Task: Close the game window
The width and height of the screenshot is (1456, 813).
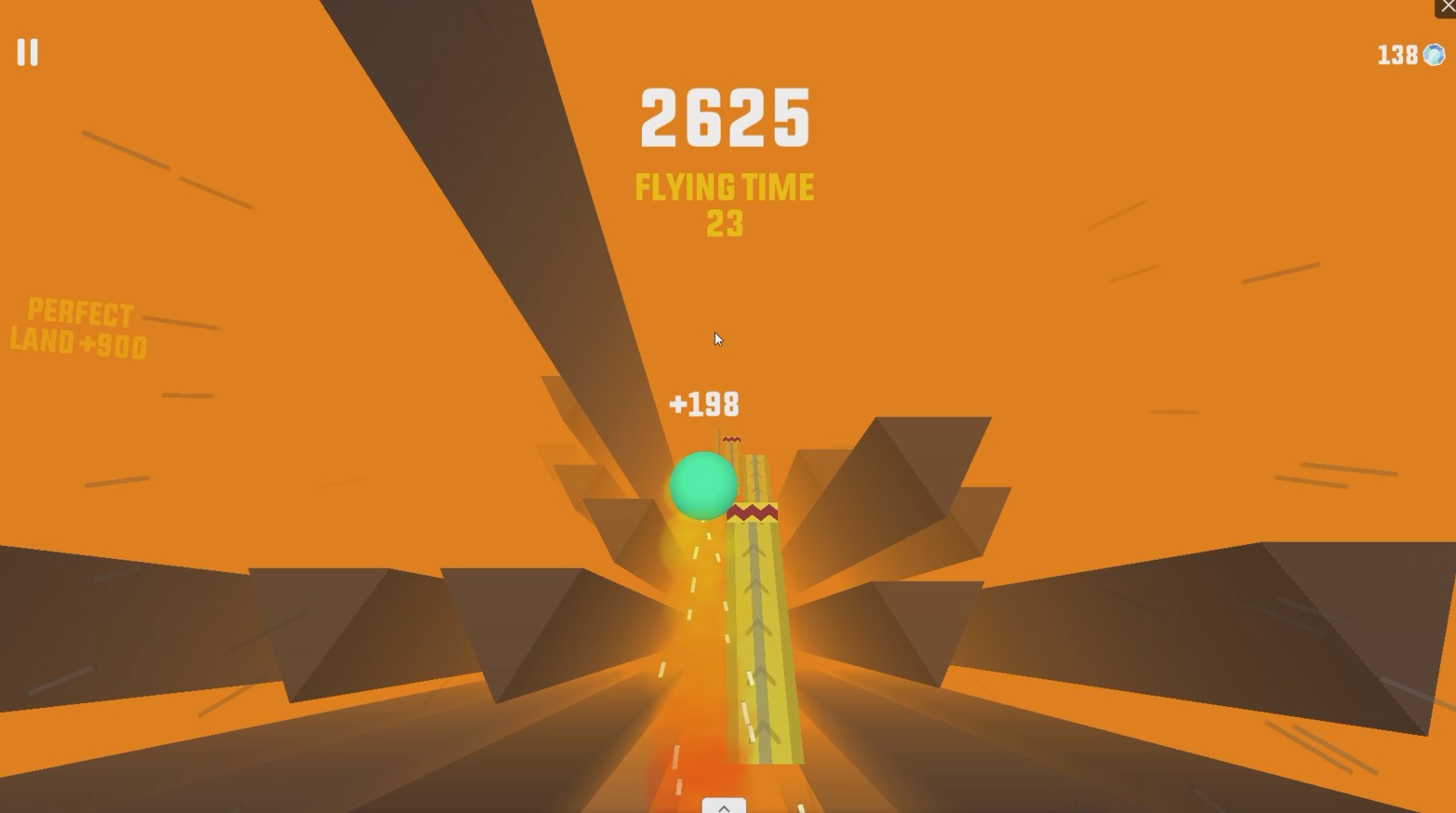Action: [1447, 7]
